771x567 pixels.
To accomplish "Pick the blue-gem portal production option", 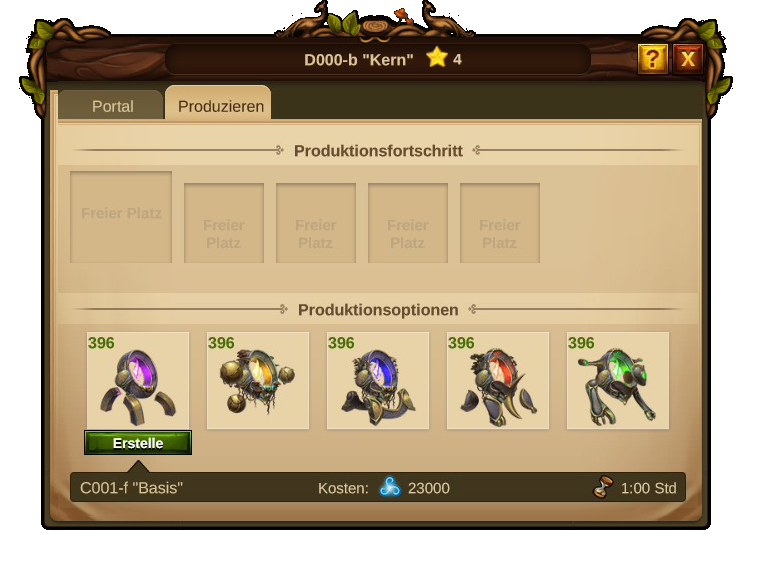I will tap(378, 381).
